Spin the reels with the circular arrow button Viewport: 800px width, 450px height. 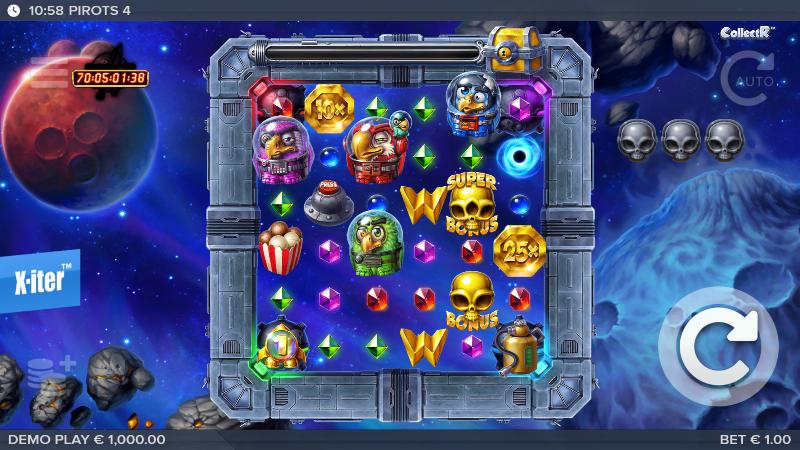pos(718,346)
